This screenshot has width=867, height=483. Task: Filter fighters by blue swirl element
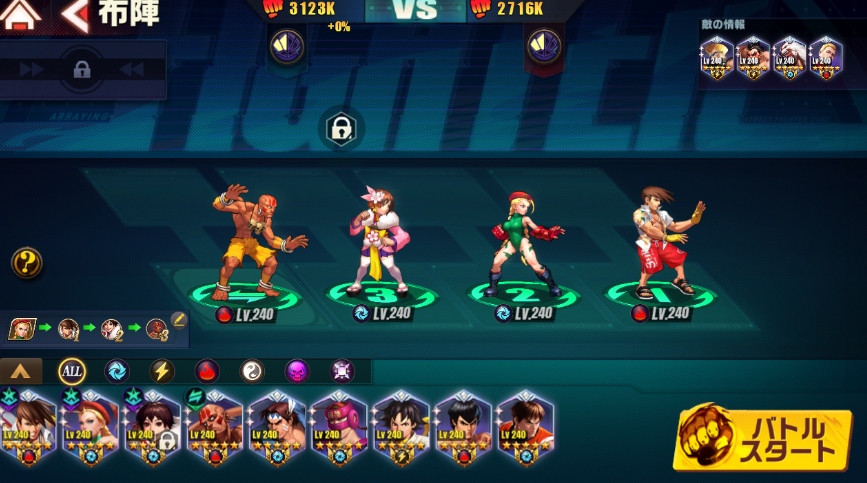pos(116,372)
